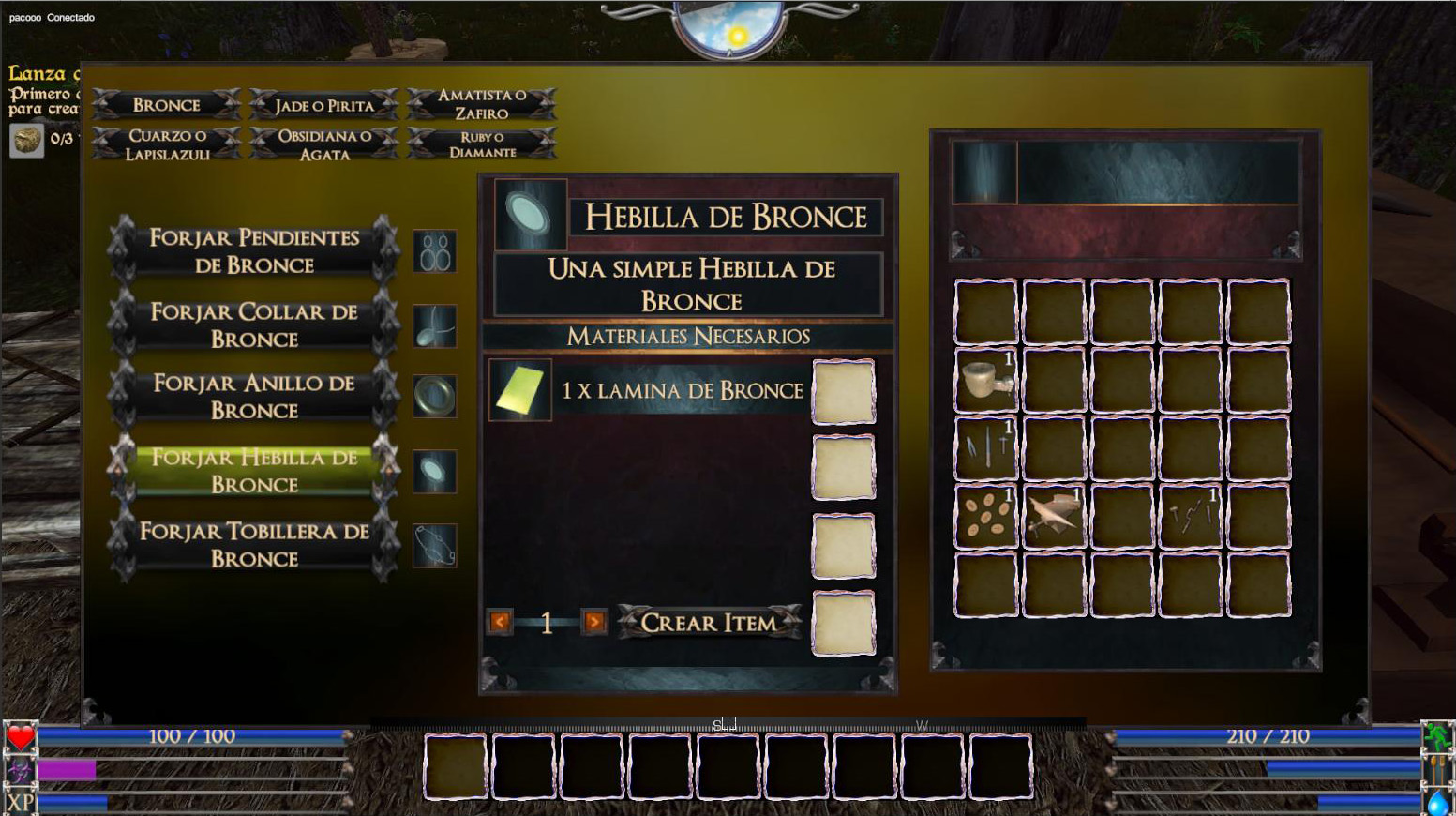Select the Bronce category tab
Screen dimensions: 1456x816
(x=166, y=105)
